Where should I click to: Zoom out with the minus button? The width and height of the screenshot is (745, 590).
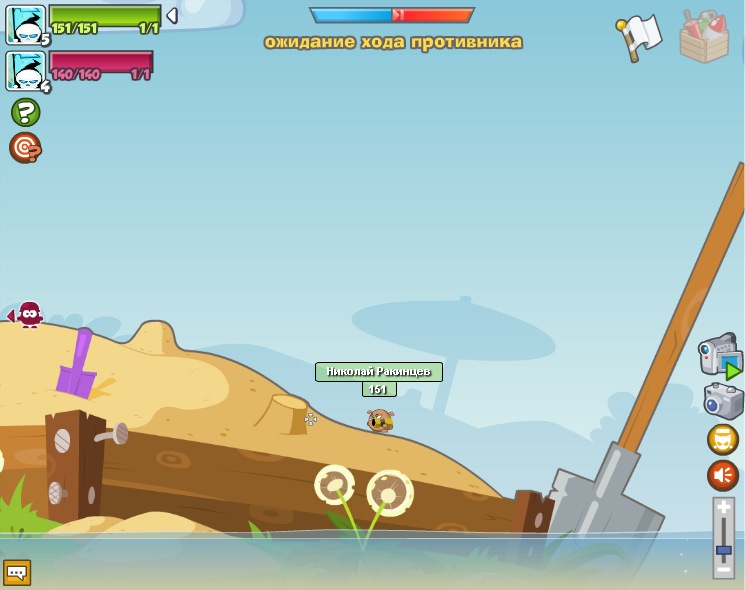coord(724,570)
